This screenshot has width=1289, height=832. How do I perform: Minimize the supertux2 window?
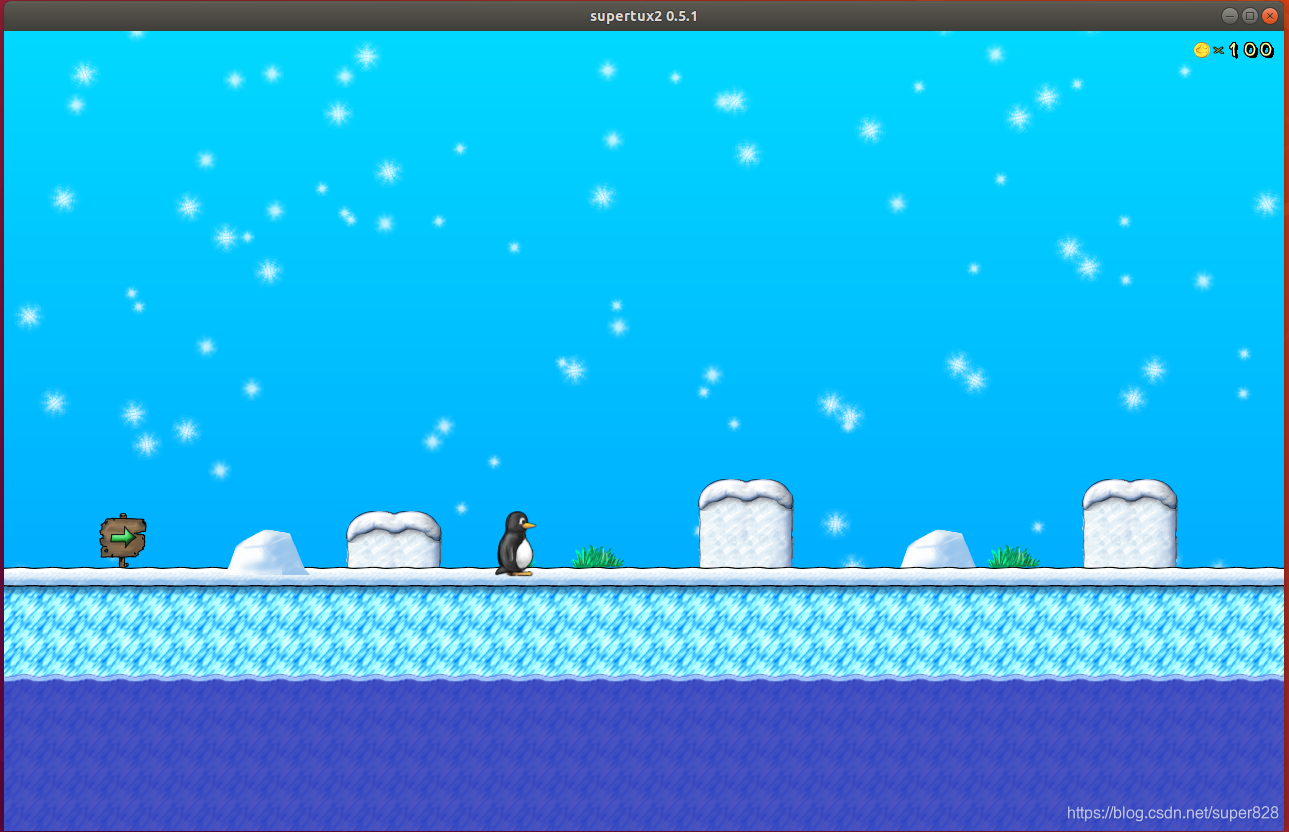[x=1230, y=16]
